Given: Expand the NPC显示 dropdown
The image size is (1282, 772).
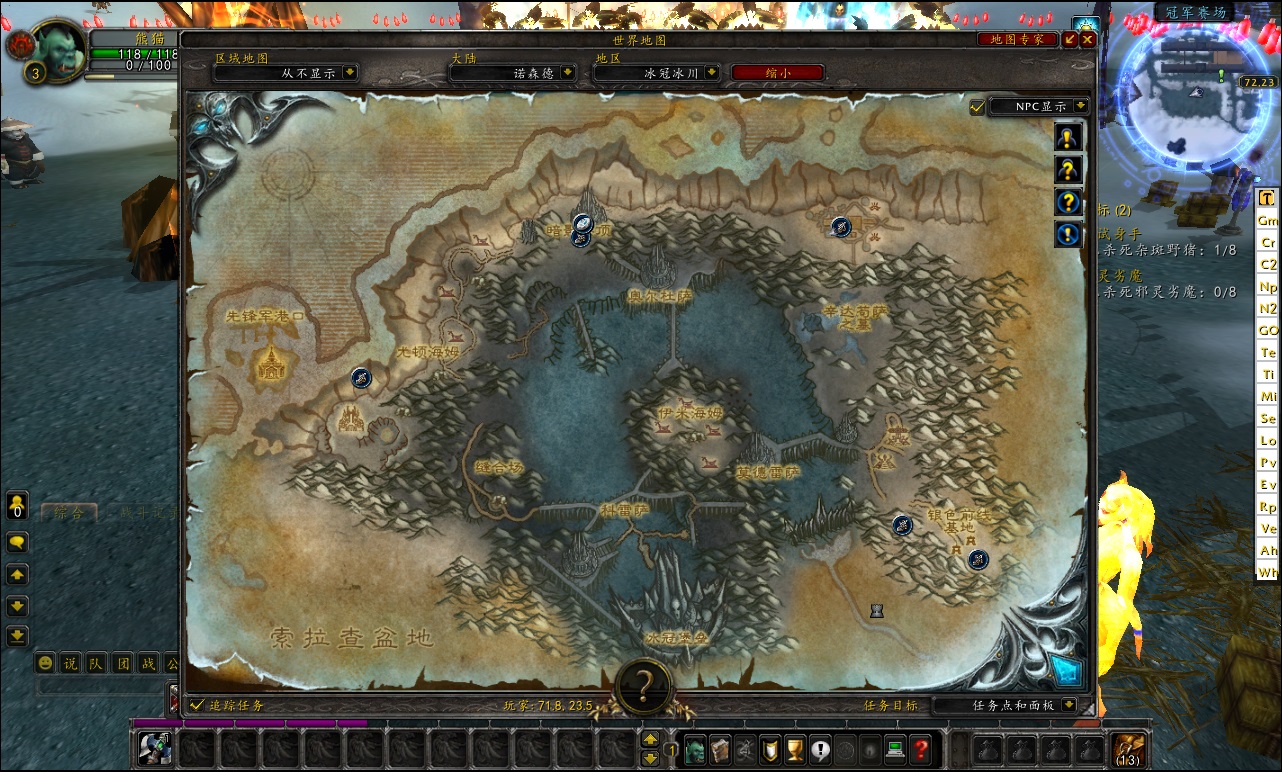Looking at the screenshot, I should click(1079, 107).
